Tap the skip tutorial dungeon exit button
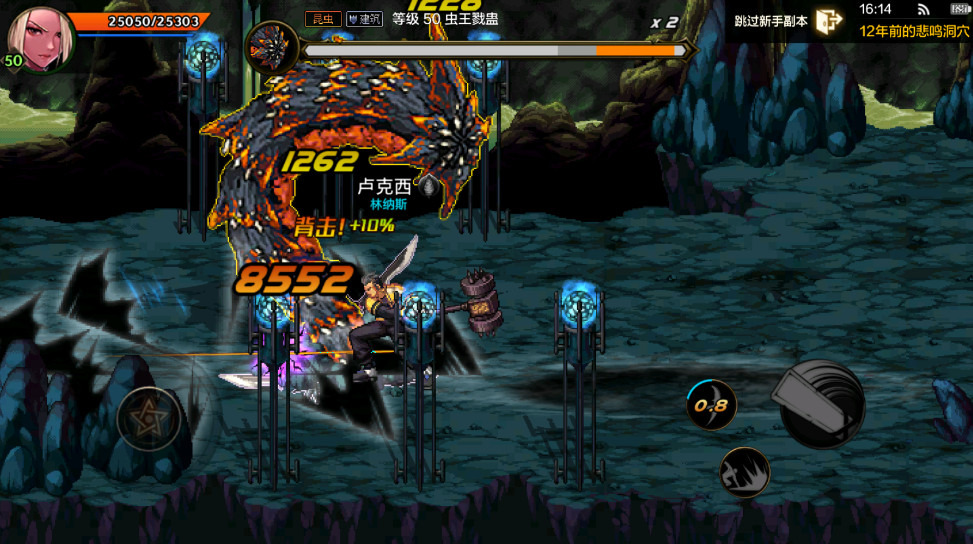 click(828, 21)
